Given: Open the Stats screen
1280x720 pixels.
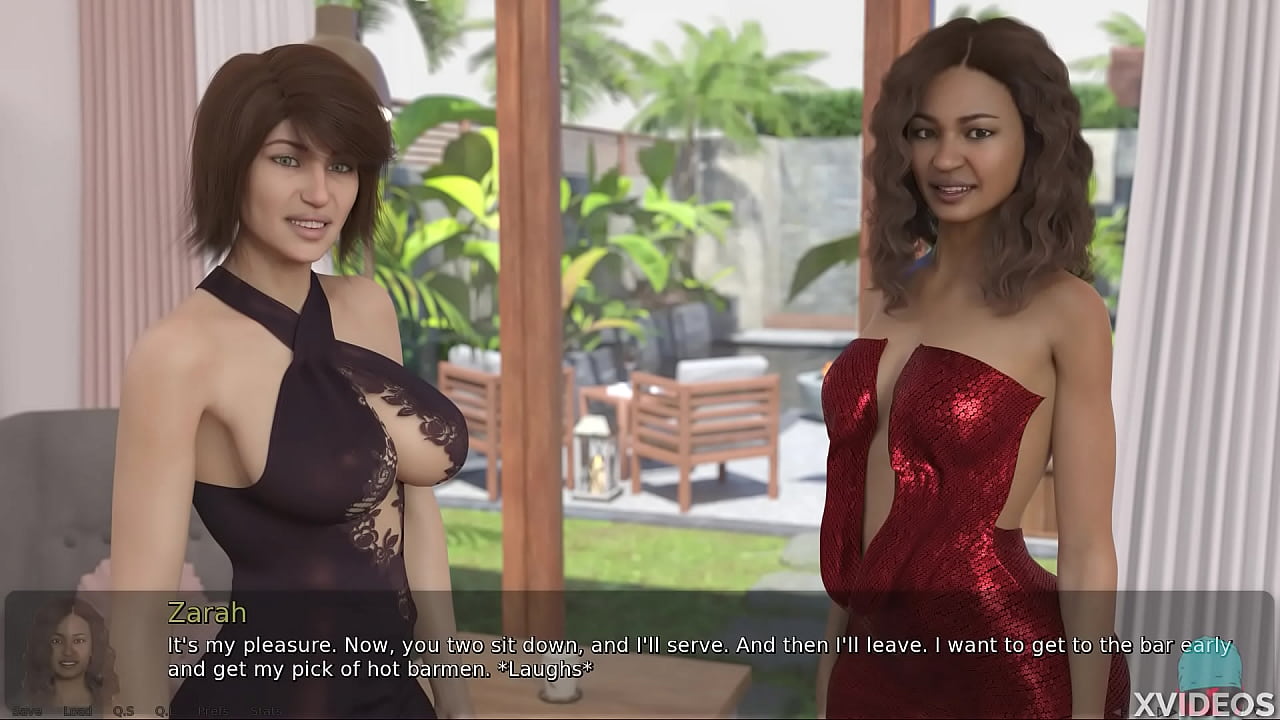Looking at the screenshot, I should point(265,711).
